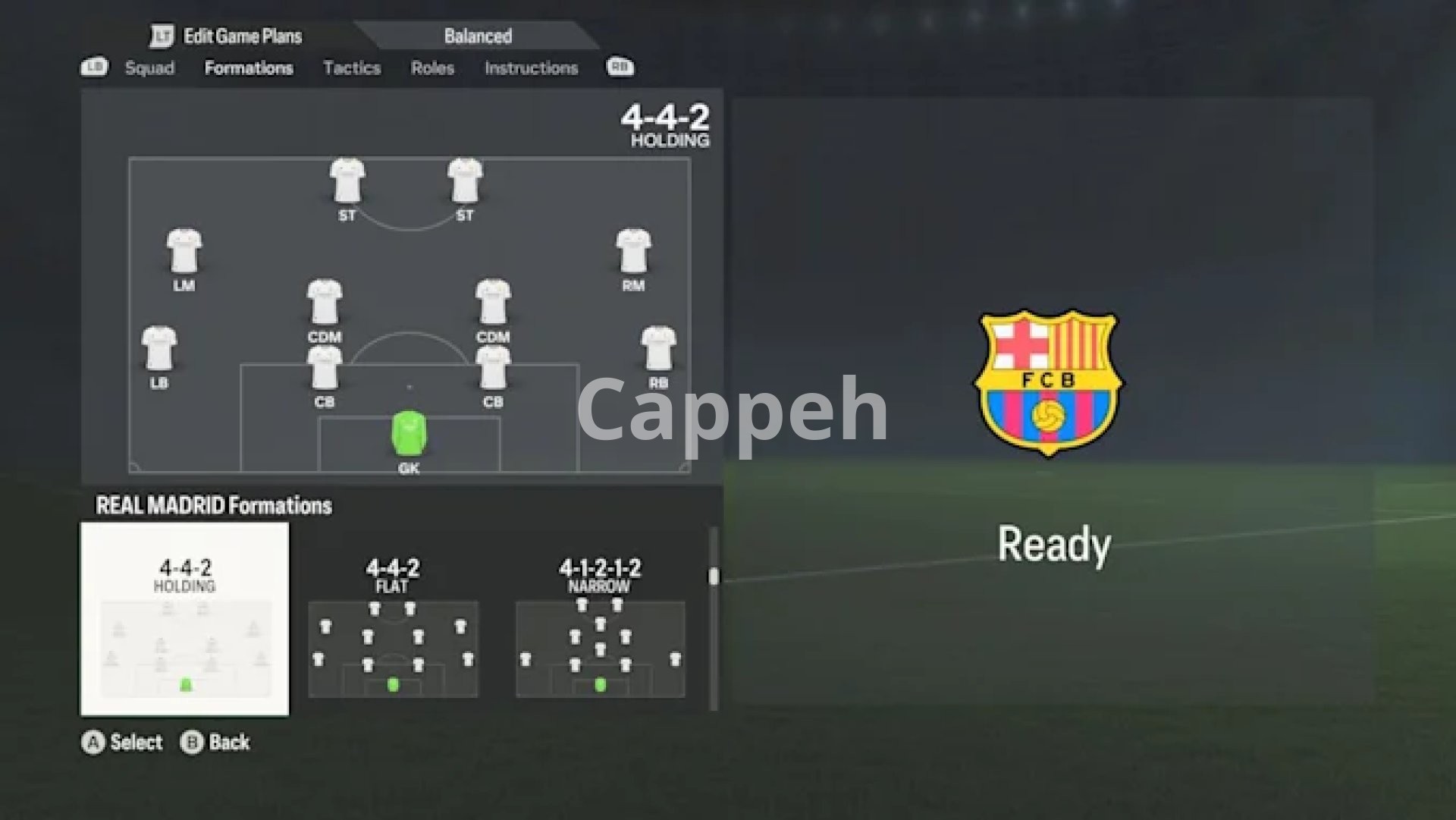The height and width of the screenshot is (820, 1456).
Task: Open the Formations tab
Action: click(x=249, y=68)
